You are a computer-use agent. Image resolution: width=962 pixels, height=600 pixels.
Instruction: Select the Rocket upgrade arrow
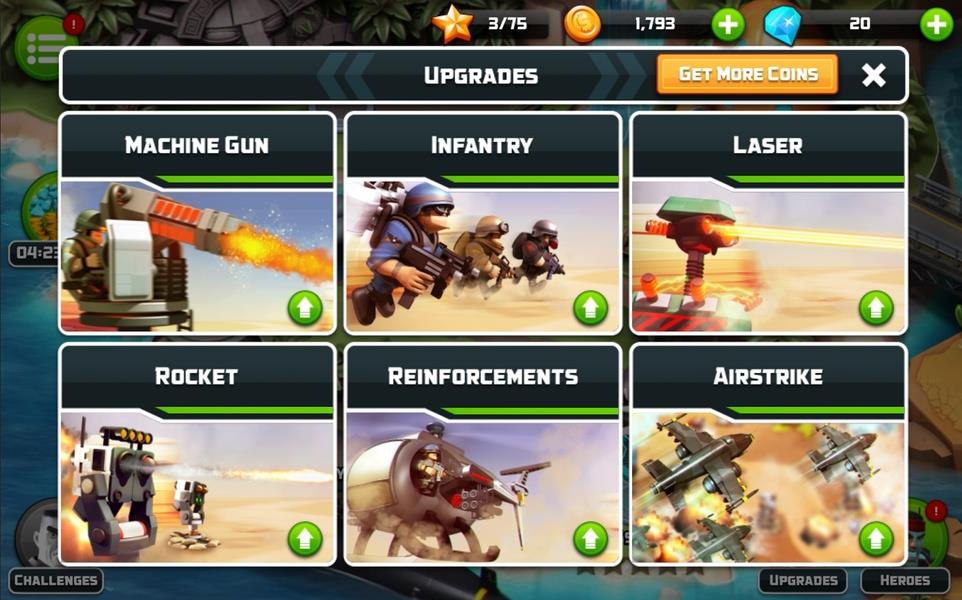(305, 539)
